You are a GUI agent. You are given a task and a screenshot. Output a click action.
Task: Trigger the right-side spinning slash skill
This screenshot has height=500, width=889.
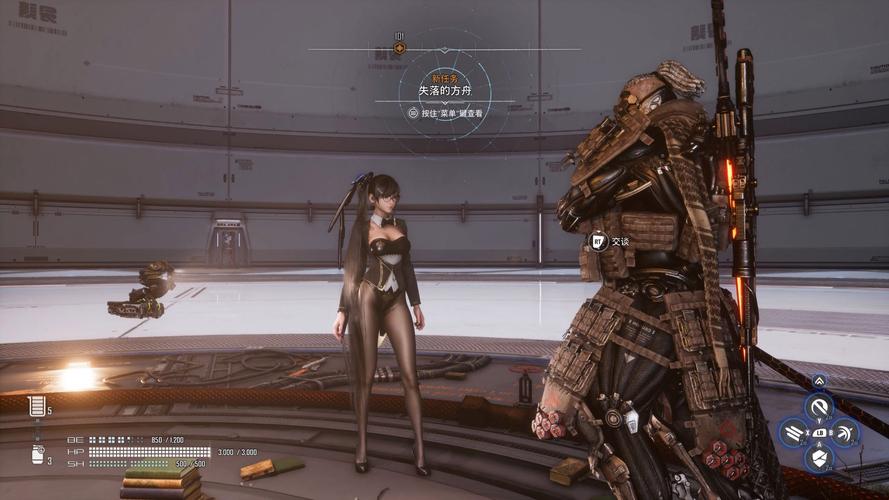click(x=846, y=432)
